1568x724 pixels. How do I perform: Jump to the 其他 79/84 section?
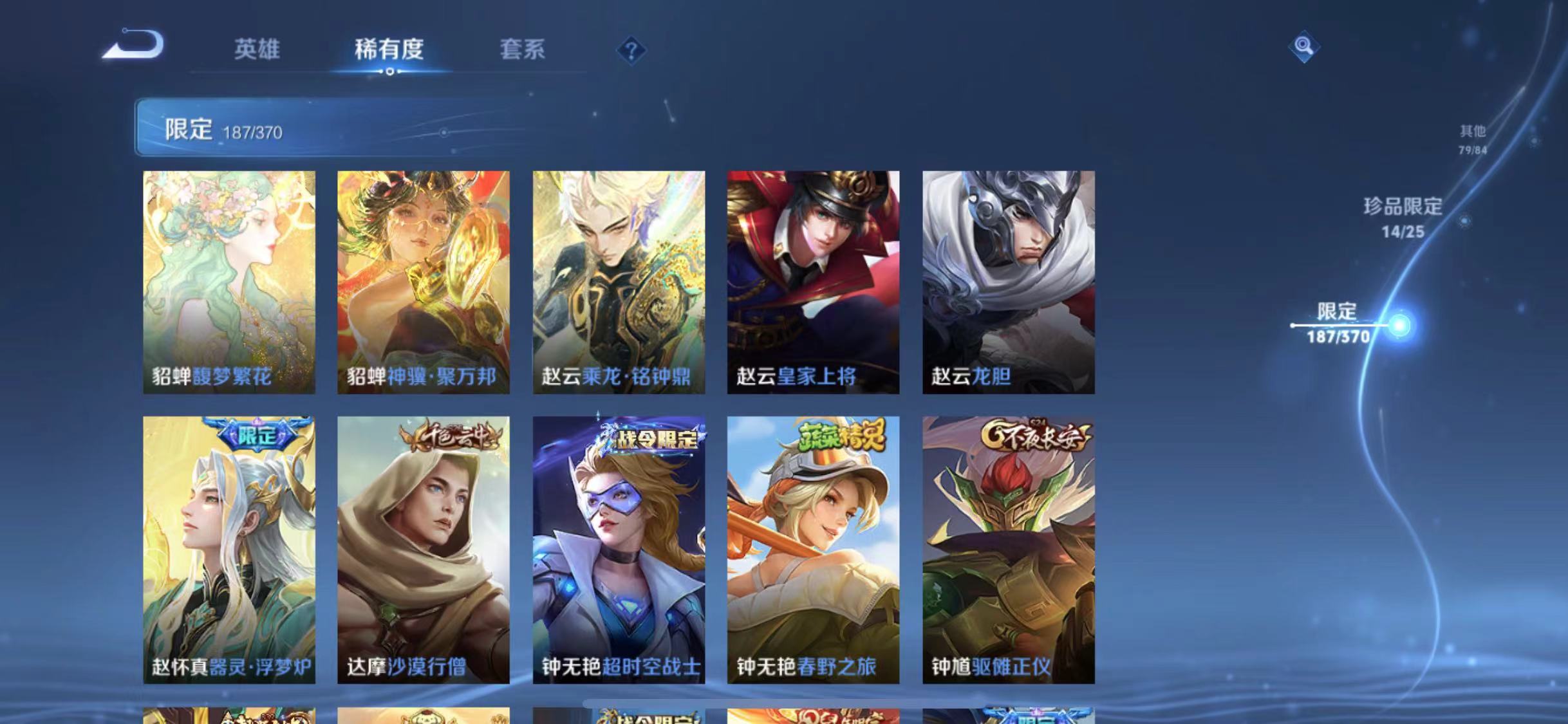[1473, 138]
